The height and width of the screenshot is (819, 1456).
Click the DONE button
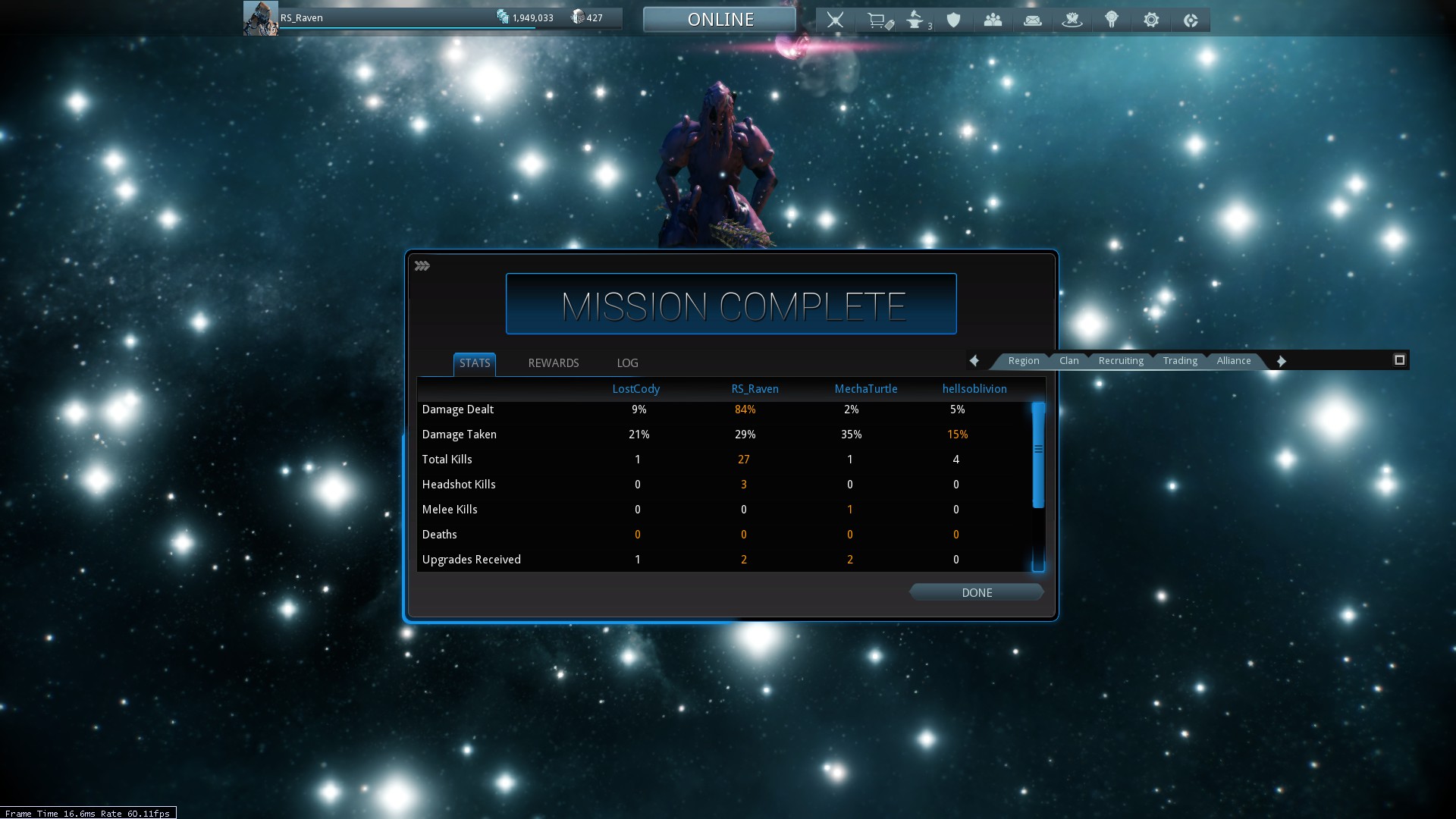(977, 592)
